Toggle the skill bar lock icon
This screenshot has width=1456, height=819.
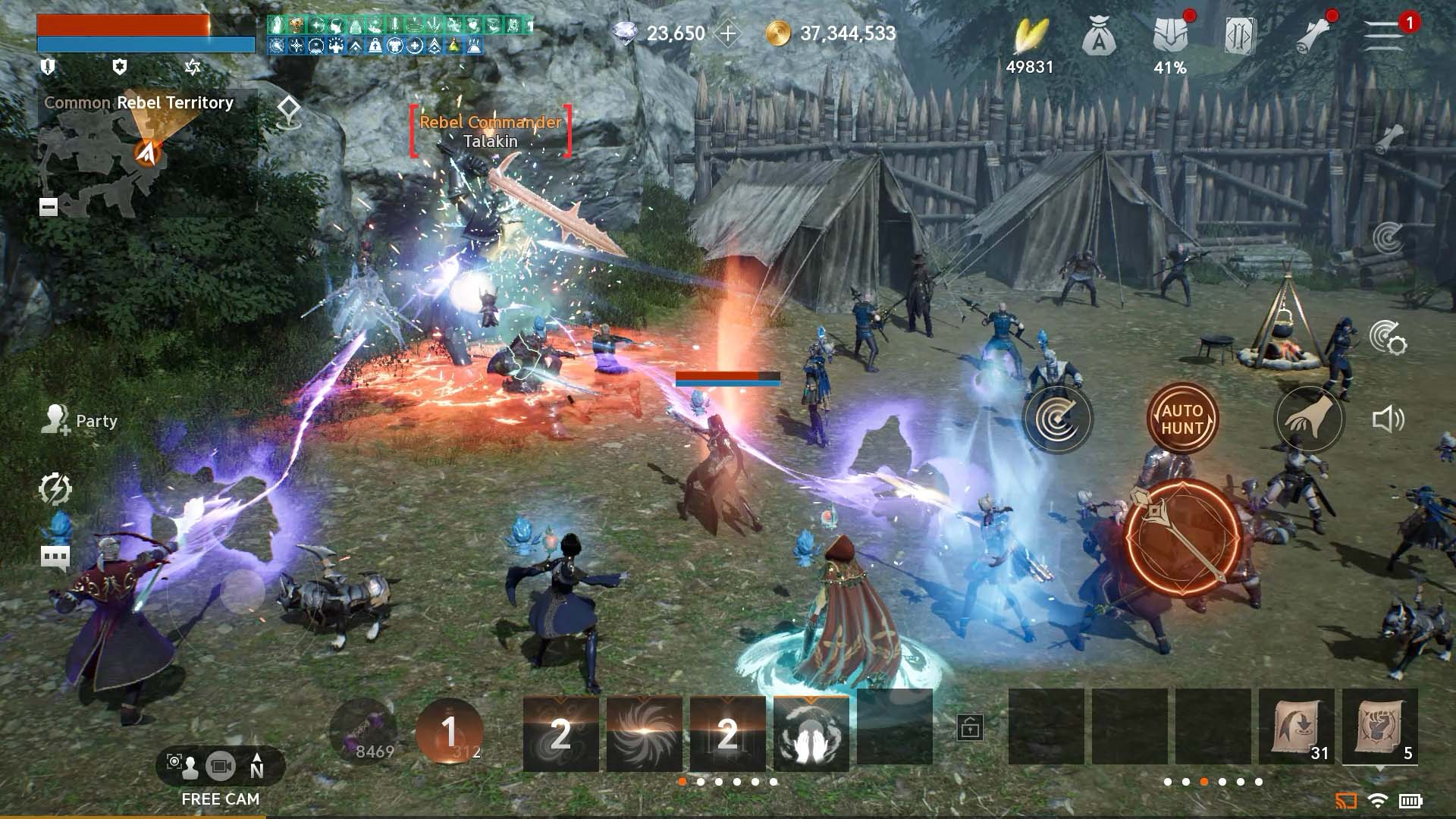(970, 727)
